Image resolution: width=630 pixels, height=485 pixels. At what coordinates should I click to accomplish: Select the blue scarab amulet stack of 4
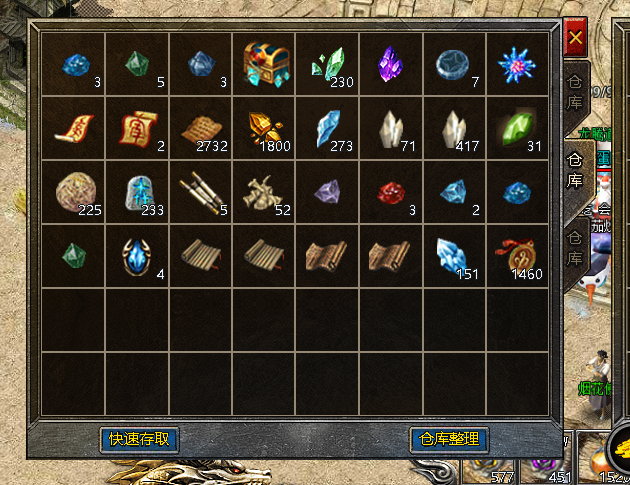(x=138, y=255)
